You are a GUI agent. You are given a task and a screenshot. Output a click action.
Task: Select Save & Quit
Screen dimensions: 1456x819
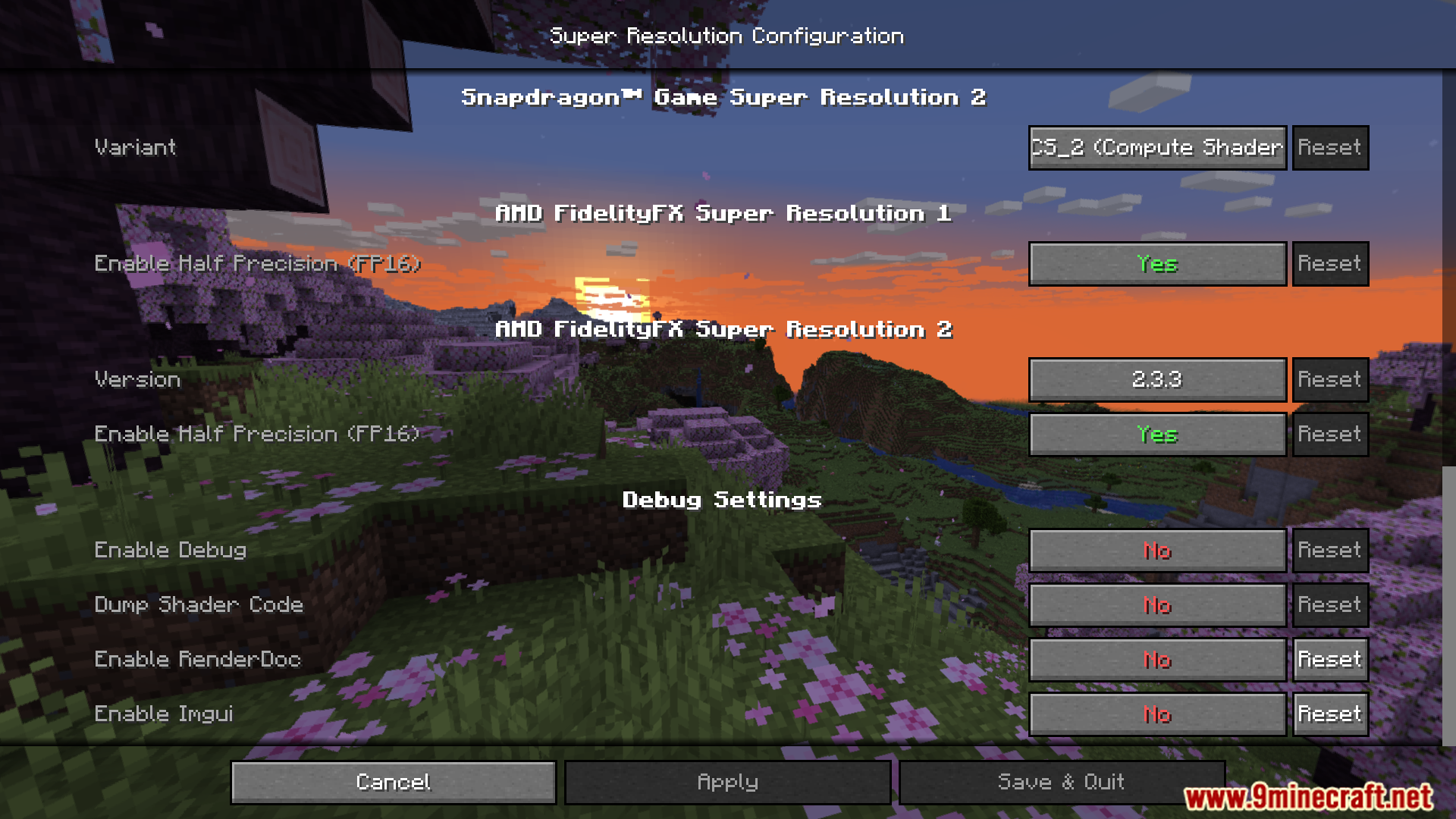1060,782
